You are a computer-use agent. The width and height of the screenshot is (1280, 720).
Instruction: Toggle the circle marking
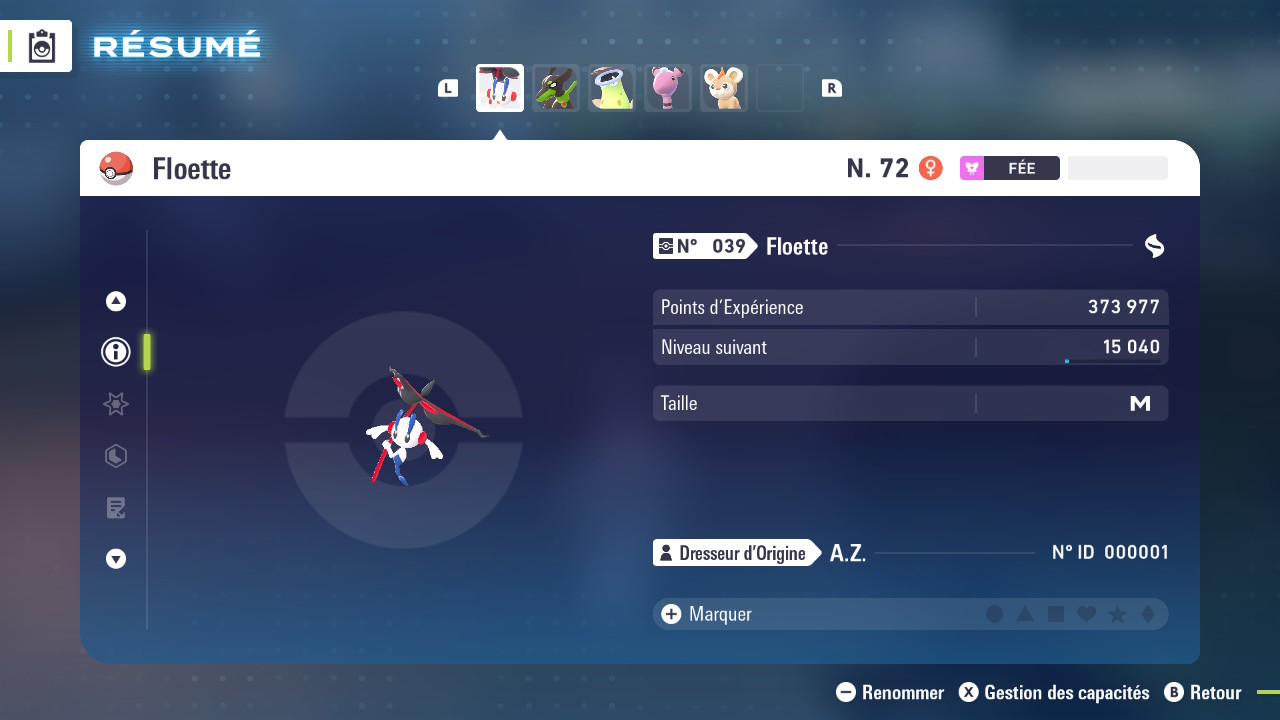[x=994, y=614]
